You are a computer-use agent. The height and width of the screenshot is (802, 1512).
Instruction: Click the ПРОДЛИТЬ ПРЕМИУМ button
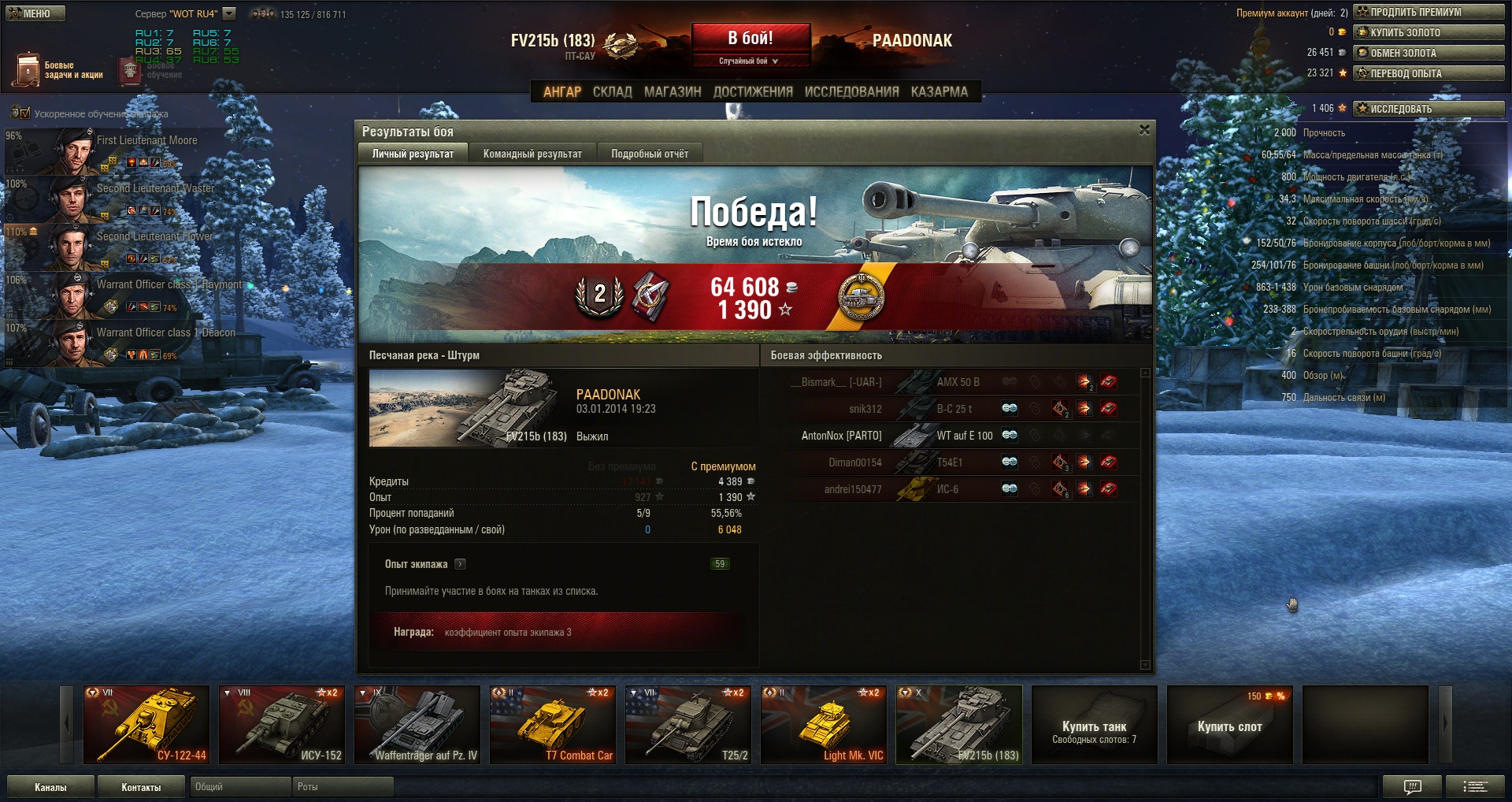click(x=1429, y=12)
